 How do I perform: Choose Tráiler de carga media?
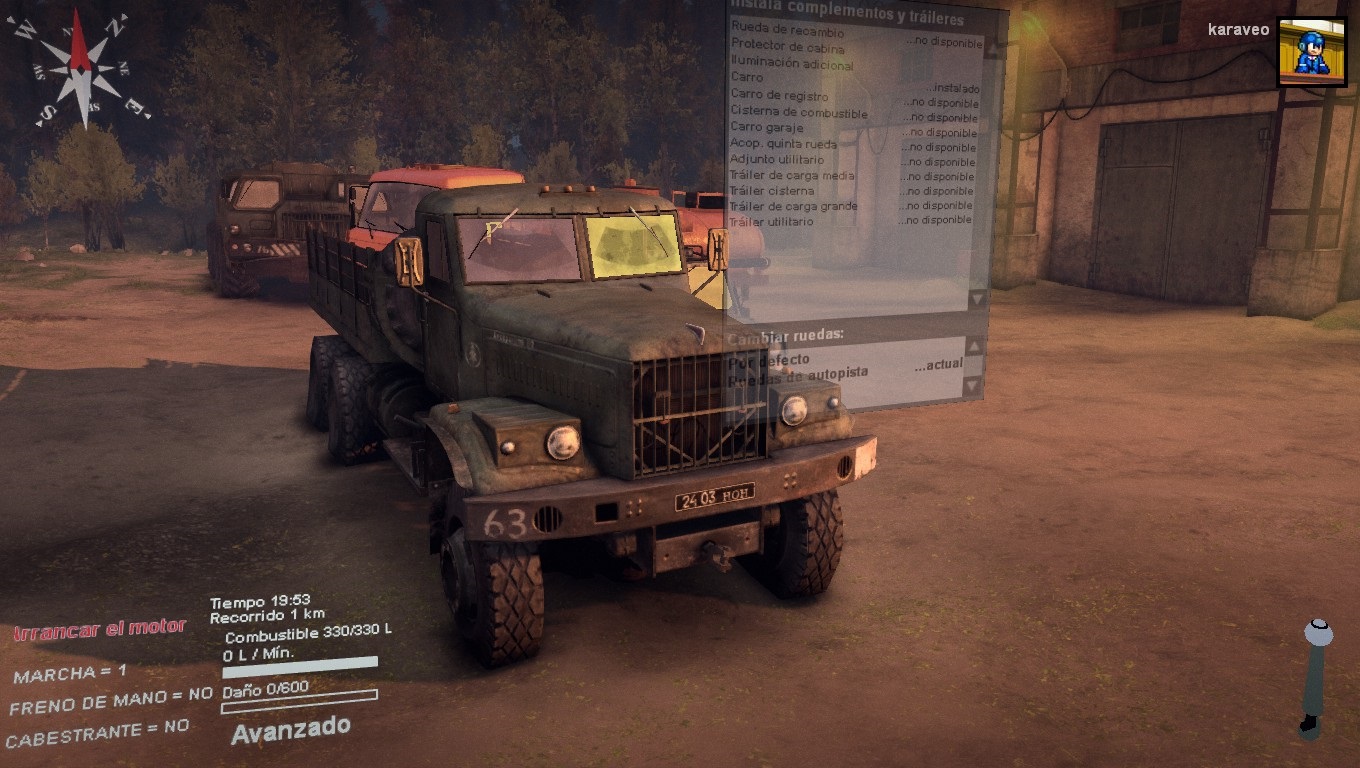pos(791,175)
